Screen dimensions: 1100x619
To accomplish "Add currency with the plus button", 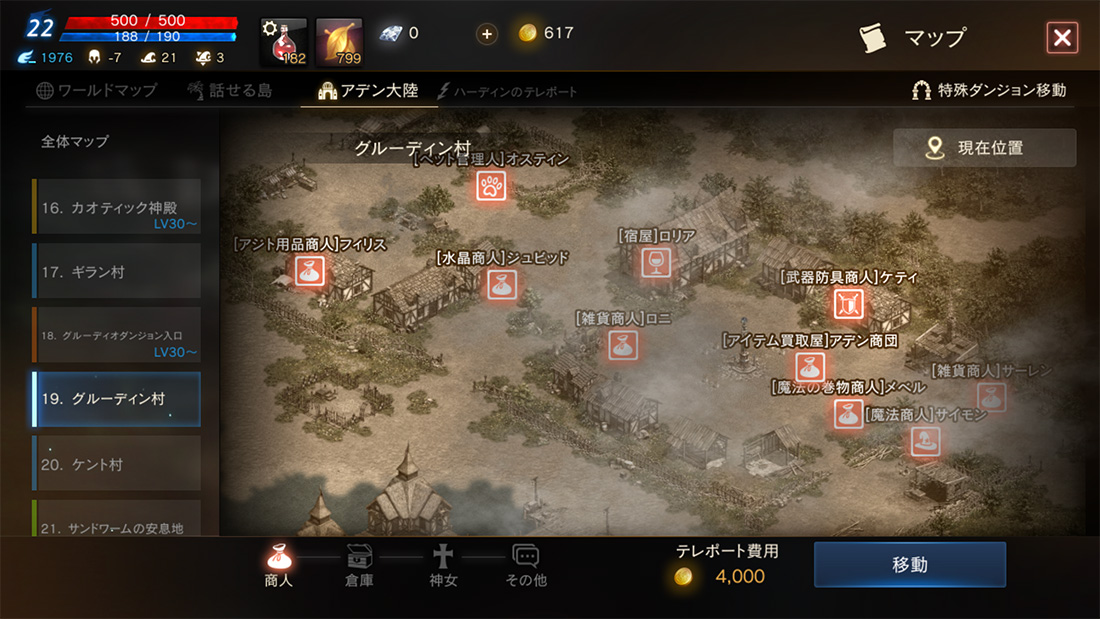I will click(487, 34).
